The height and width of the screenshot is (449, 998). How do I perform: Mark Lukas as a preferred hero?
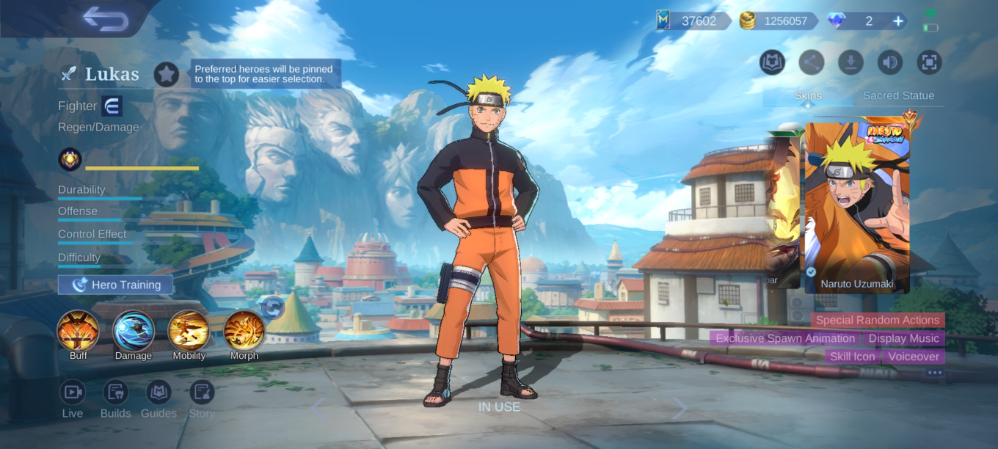166,73
